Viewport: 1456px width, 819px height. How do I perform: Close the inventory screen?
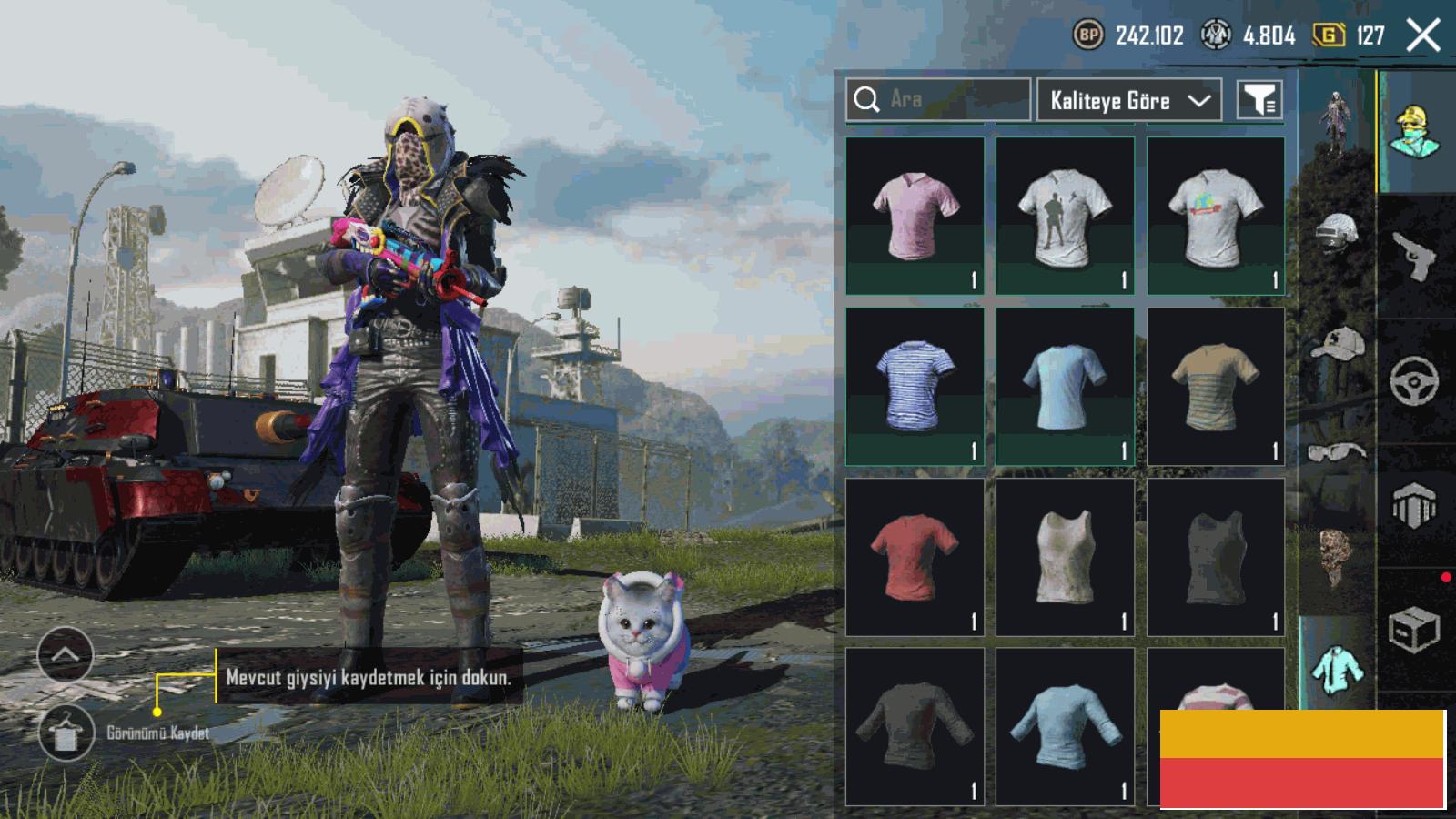pos(1422,36)
